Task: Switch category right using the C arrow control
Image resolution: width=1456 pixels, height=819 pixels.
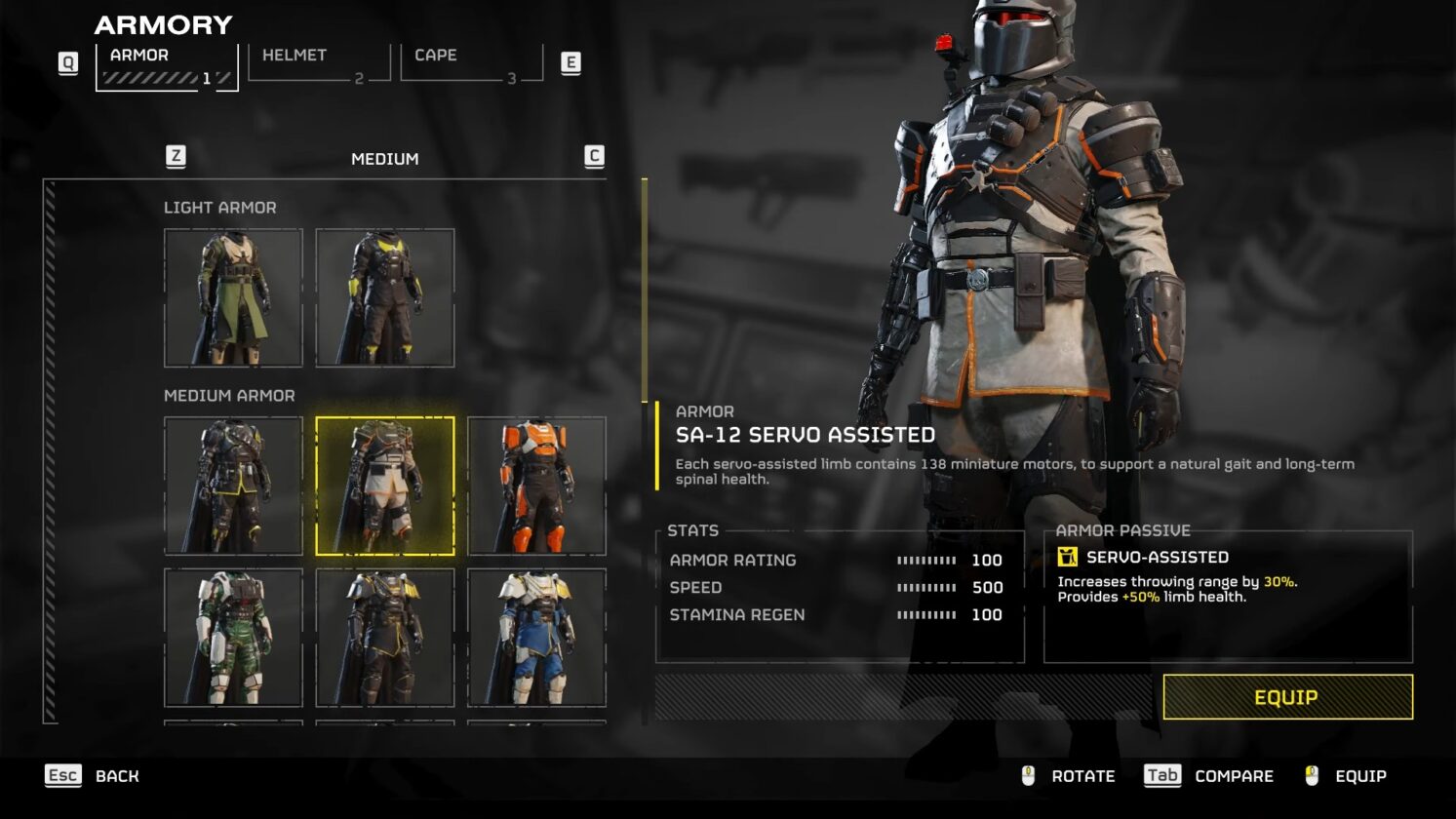Action: point(594,156)
